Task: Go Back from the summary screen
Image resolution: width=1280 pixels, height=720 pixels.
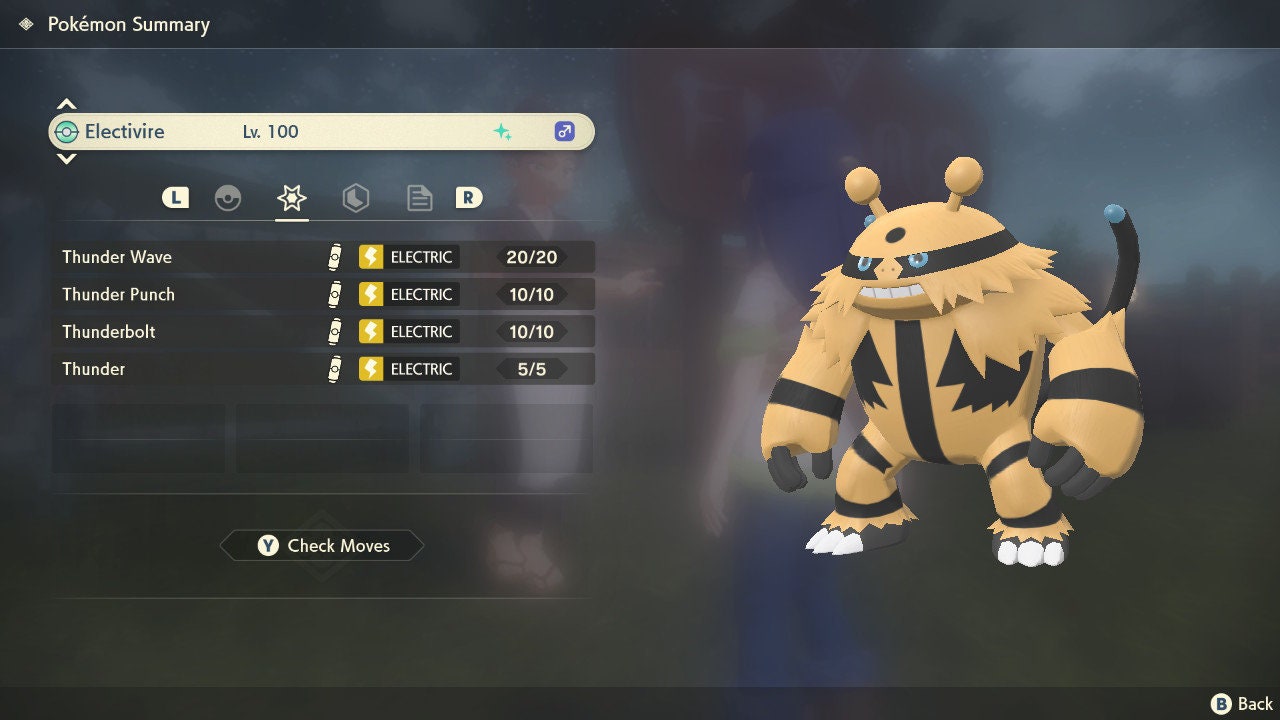Action: point(1242,704)
